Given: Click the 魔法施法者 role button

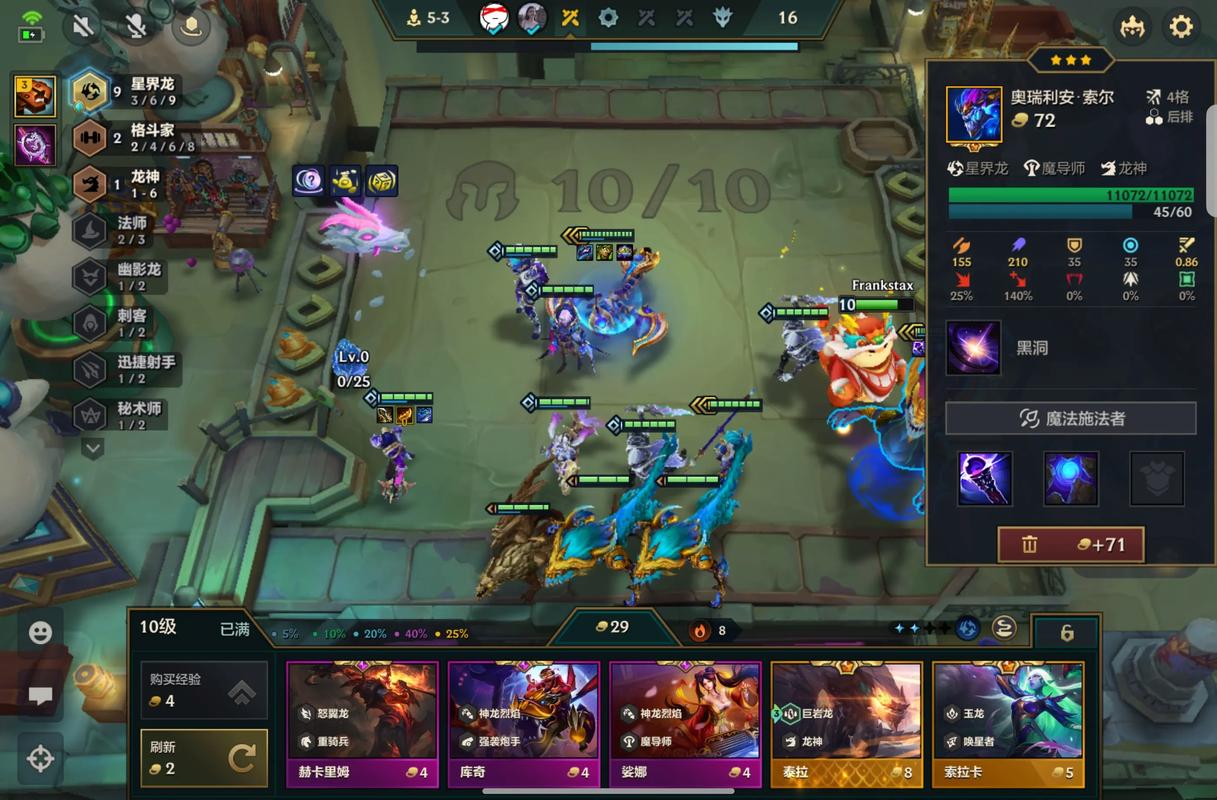Looking at the screenshot, I should pos(1071,419).
